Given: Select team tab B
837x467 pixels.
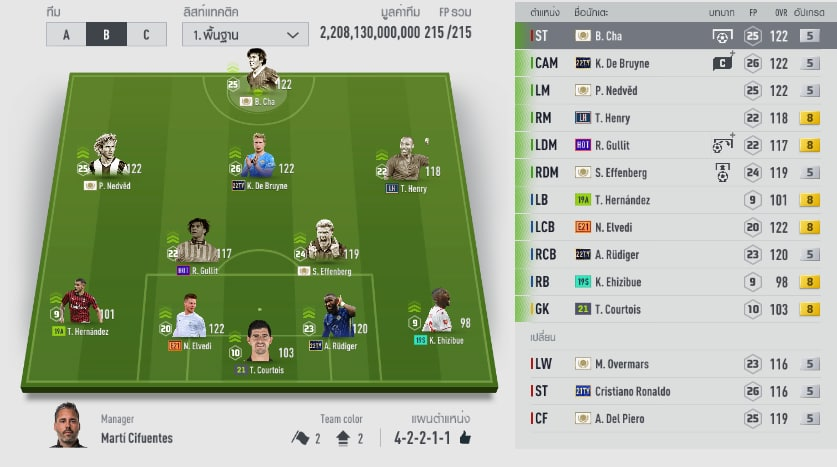Looking at the screenshot, I should pyautogui.click(x=106, y=35).
